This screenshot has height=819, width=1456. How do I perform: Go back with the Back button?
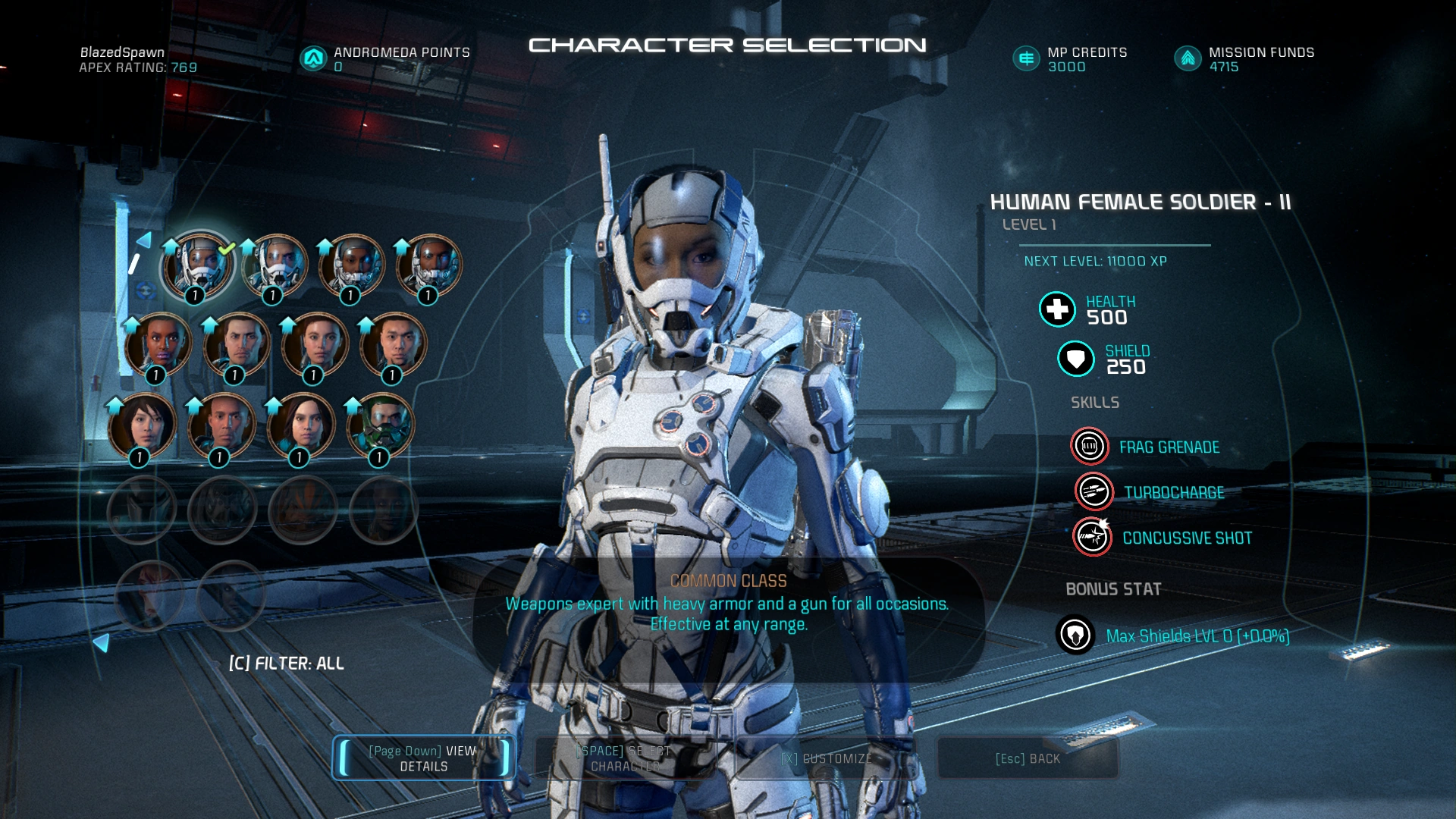[1028, 758]
